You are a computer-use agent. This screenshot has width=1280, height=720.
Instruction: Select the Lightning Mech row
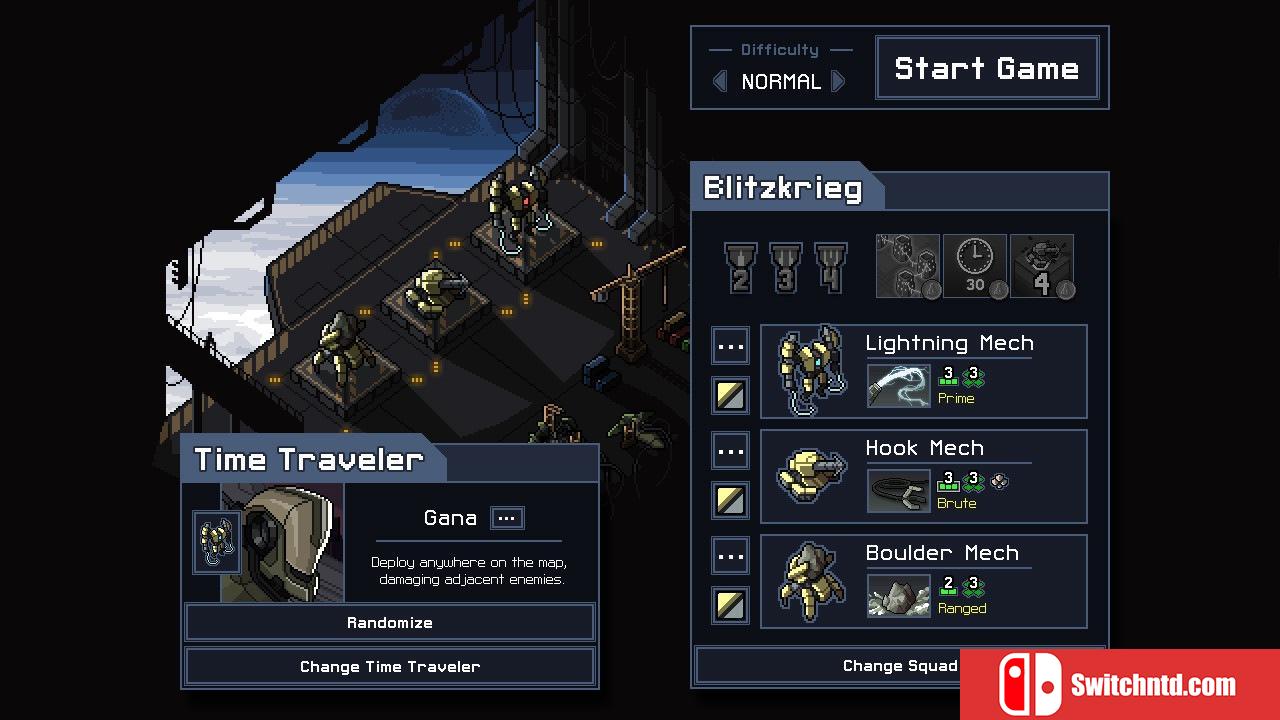[x=923, y=371]
